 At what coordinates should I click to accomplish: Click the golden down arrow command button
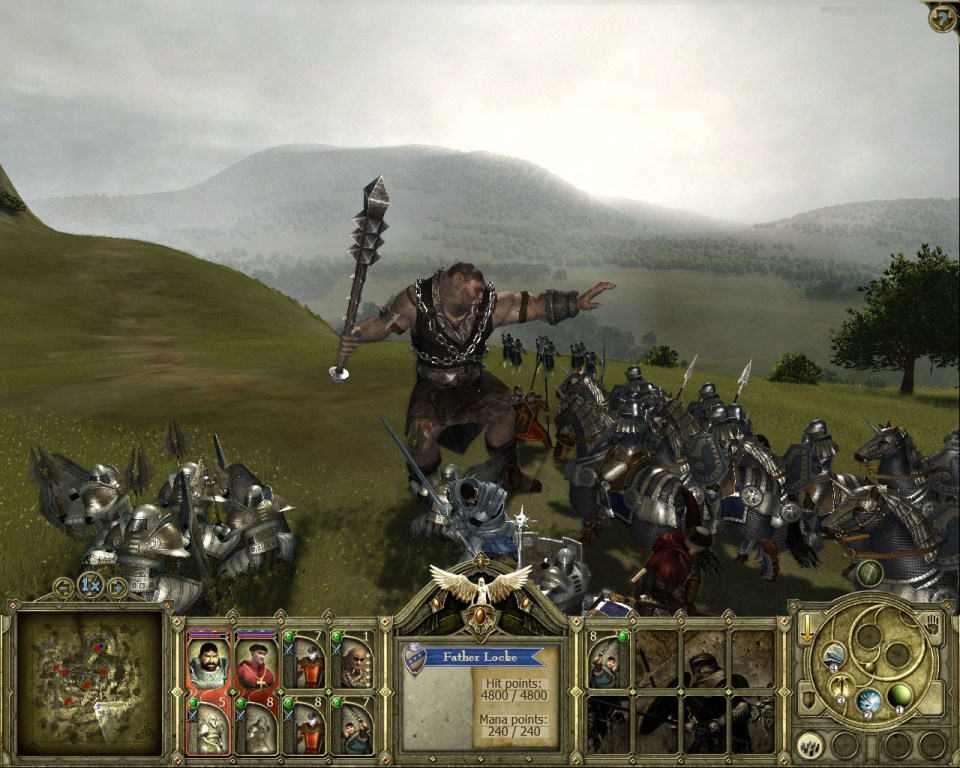[x=806, y=627]
